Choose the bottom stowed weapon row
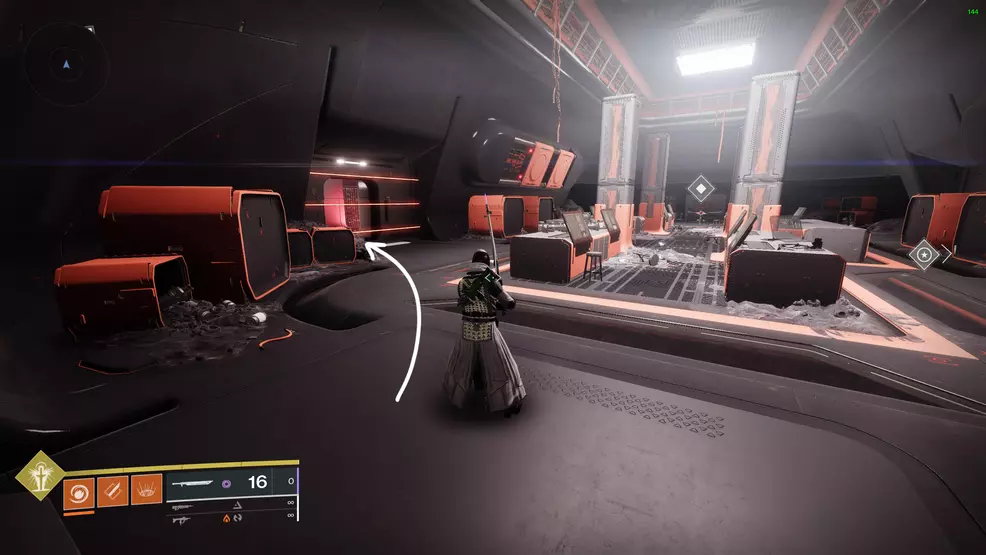 230,519
